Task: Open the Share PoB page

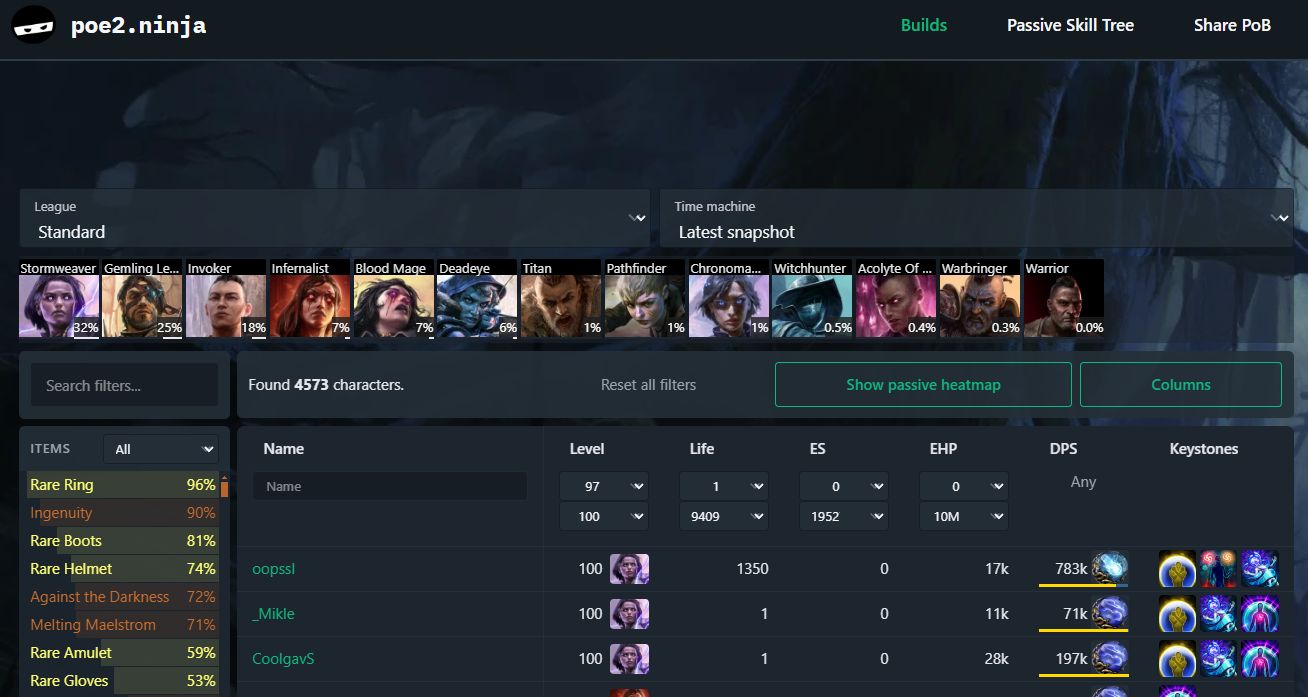Action: coord(1232,26)
